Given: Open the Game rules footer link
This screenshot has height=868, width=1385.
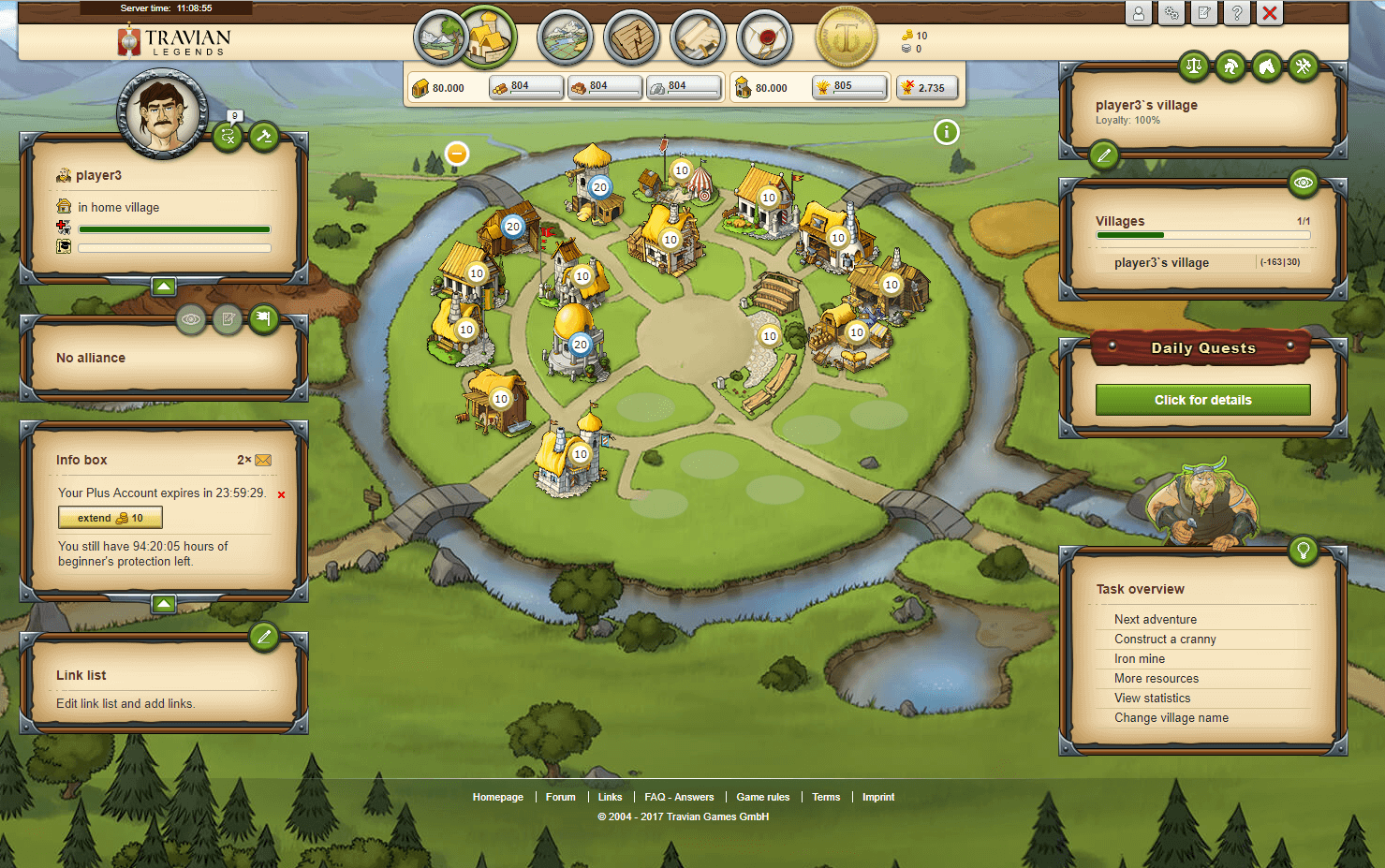Looking at the screenshot, I should [762, 797].
